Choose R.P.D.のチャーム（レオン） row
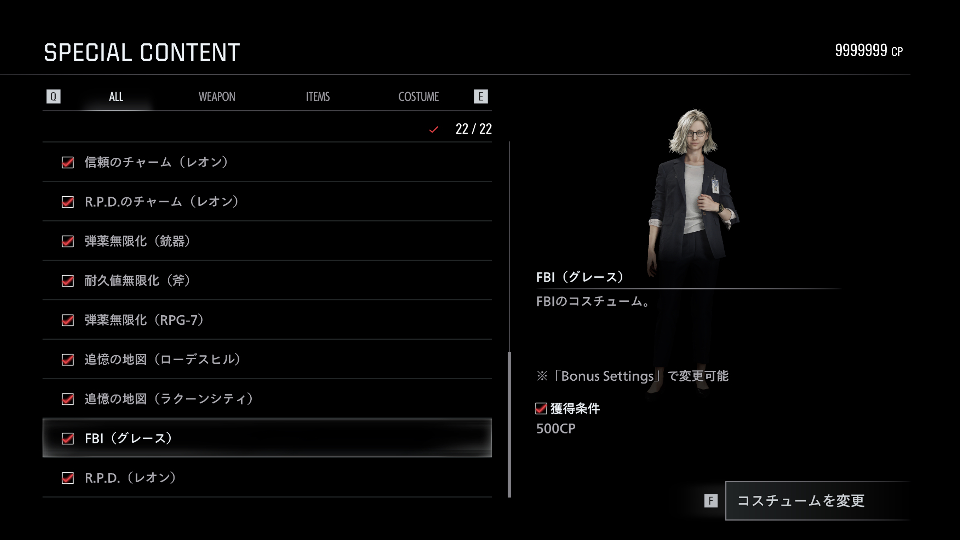 [267, 202]
